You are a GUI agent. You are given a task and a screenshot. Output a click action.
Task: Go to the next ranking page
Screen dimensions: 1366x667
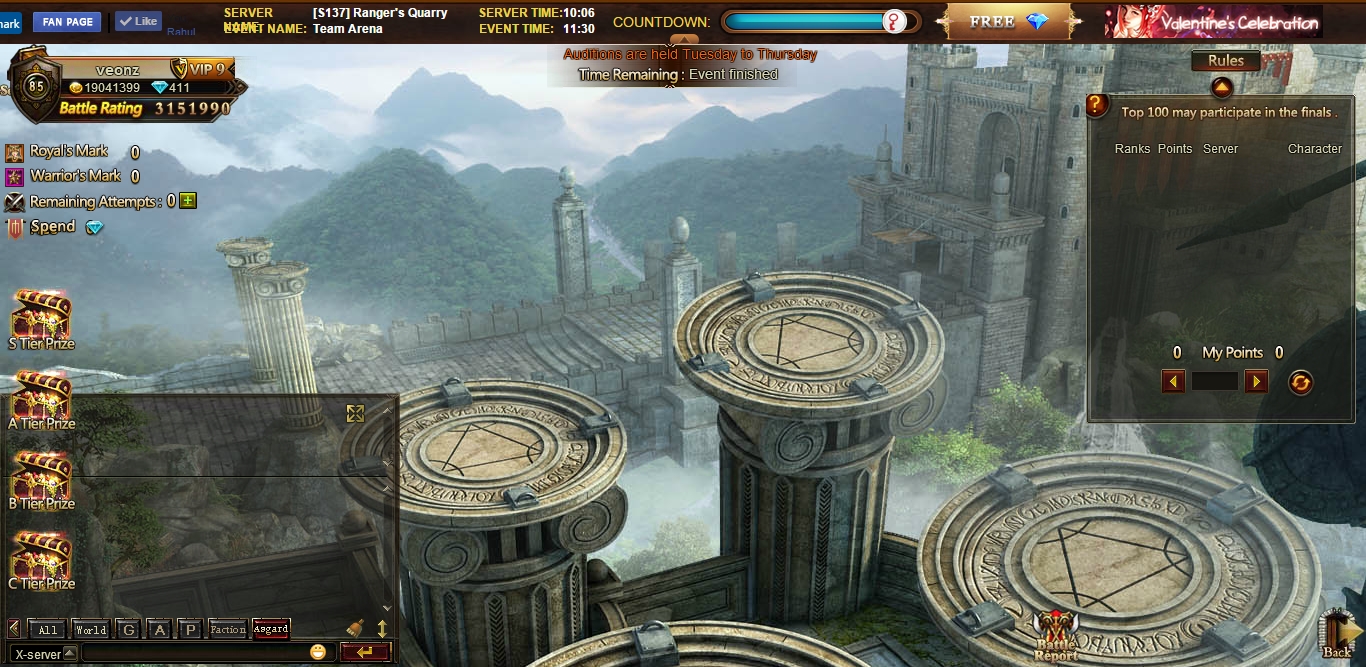coord(1256,381)
